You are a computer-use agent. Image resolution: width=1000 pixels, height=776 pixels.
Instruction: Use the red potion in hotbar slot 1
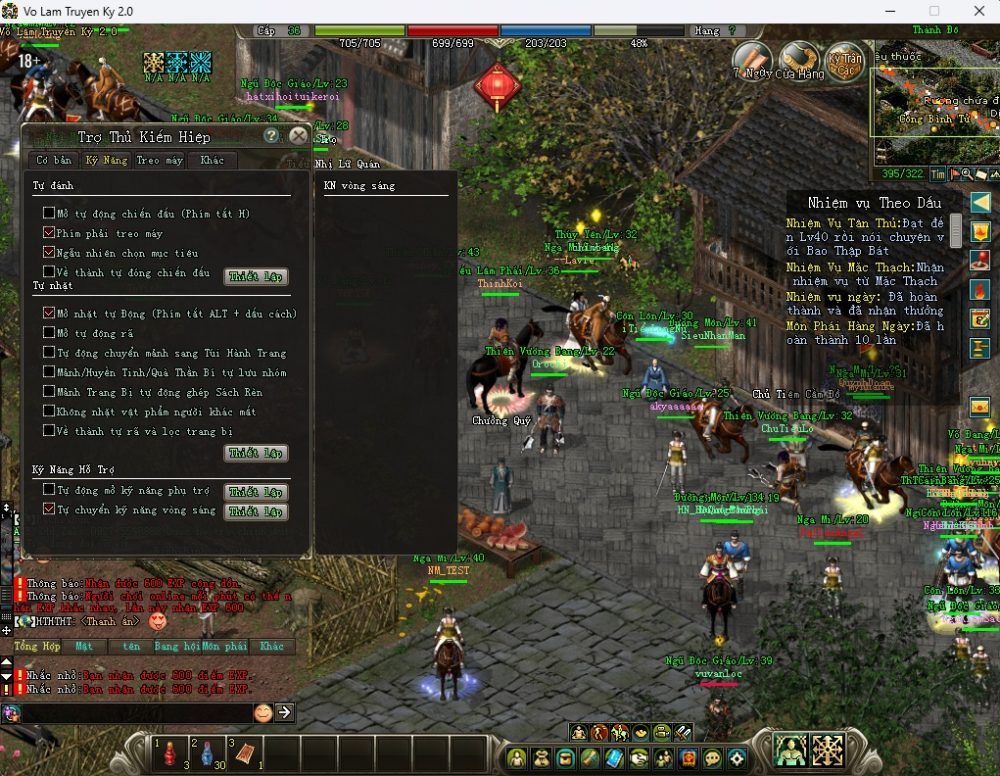click(169, 752)
